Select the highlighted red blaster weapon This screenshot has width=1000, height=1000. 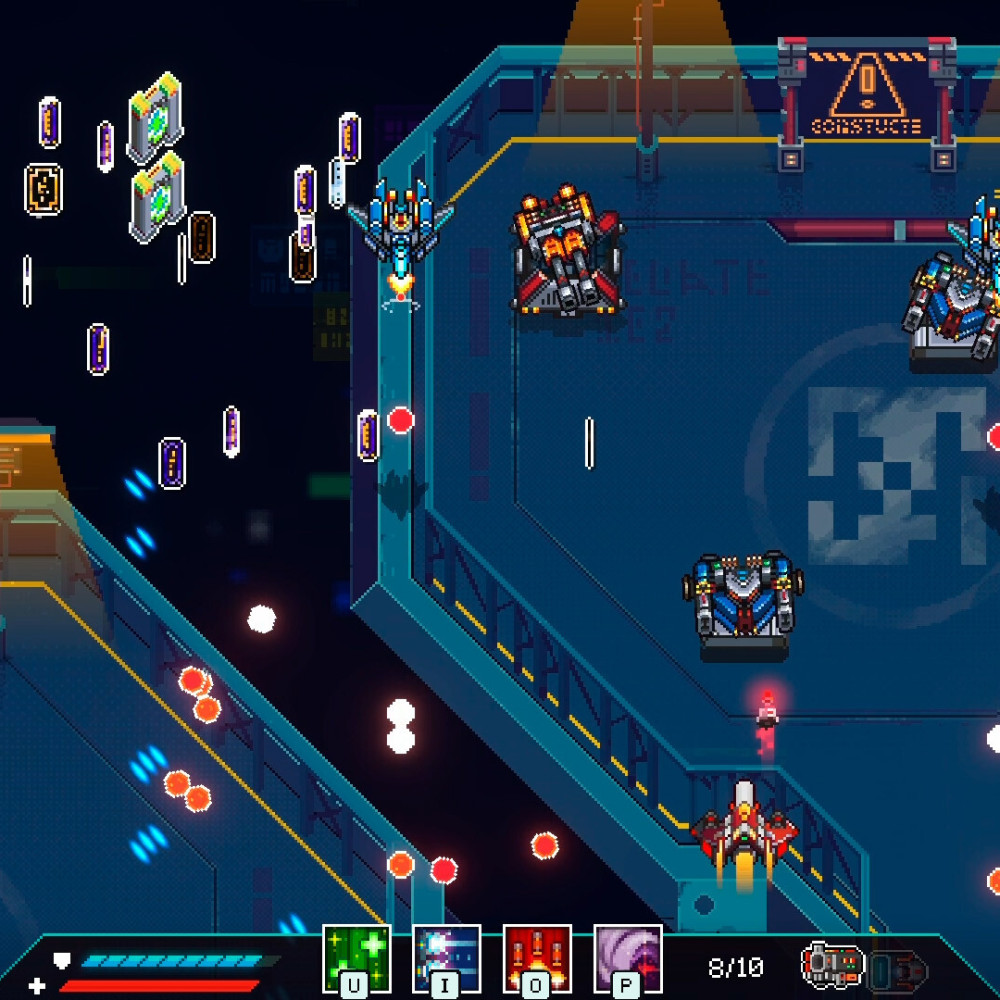pos(832,965)
